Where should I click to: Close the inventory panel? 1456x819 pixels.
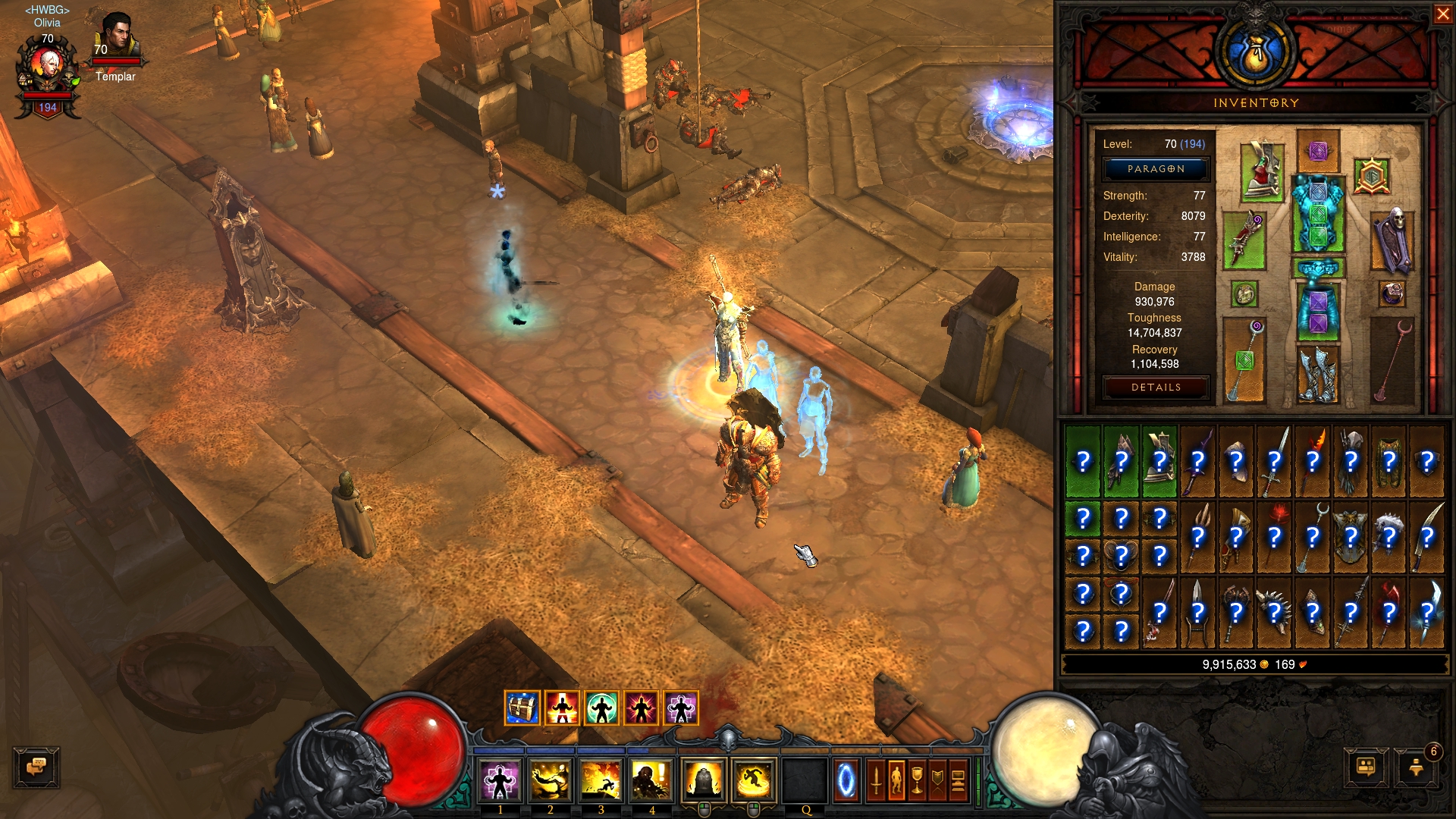pos(1442,14)
